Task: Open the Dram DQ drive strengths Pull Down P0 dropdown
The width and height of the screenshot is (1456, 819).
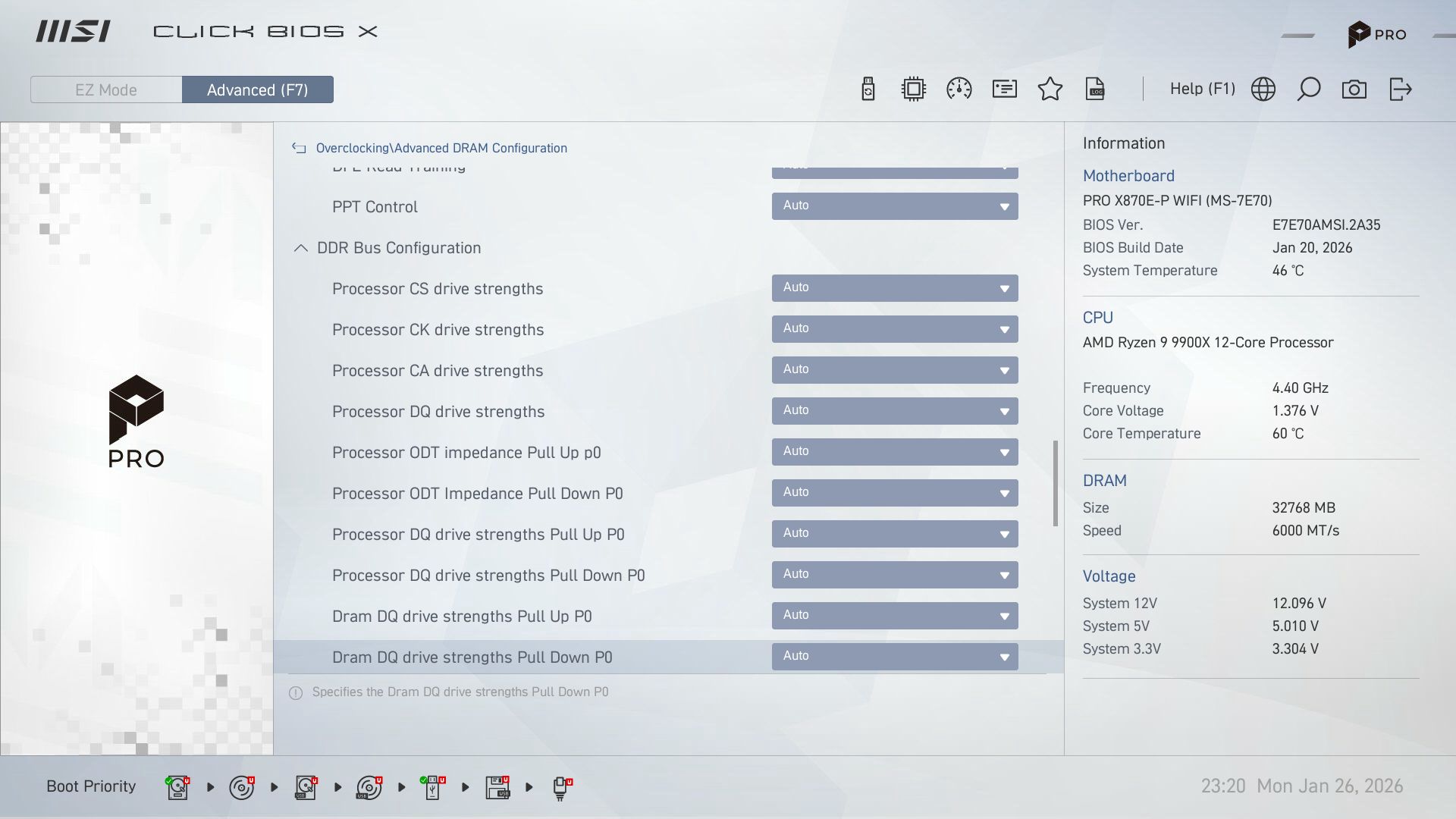Action: [x=895, y=655]
